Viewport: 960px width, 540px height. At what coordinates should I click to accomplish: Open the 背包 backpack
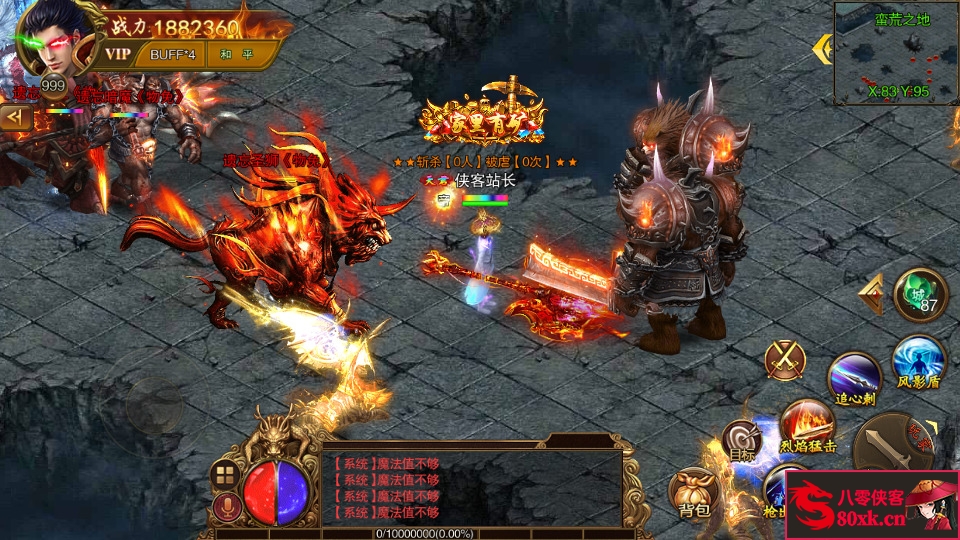[693, 493]
